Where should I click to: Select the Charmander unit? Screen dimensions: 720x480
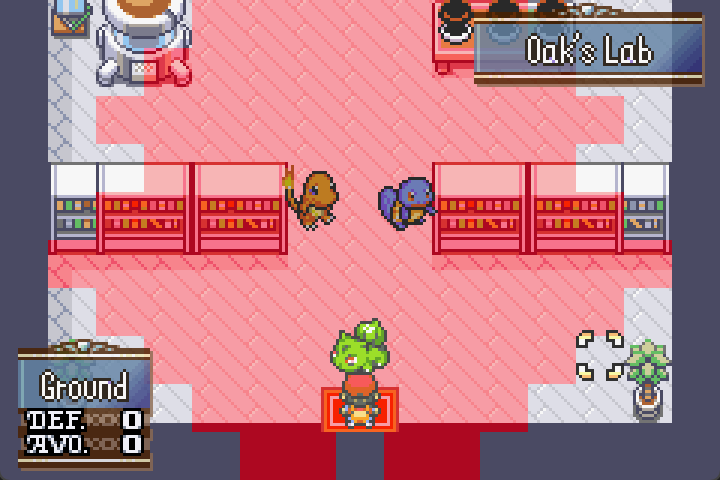[312, 198]
